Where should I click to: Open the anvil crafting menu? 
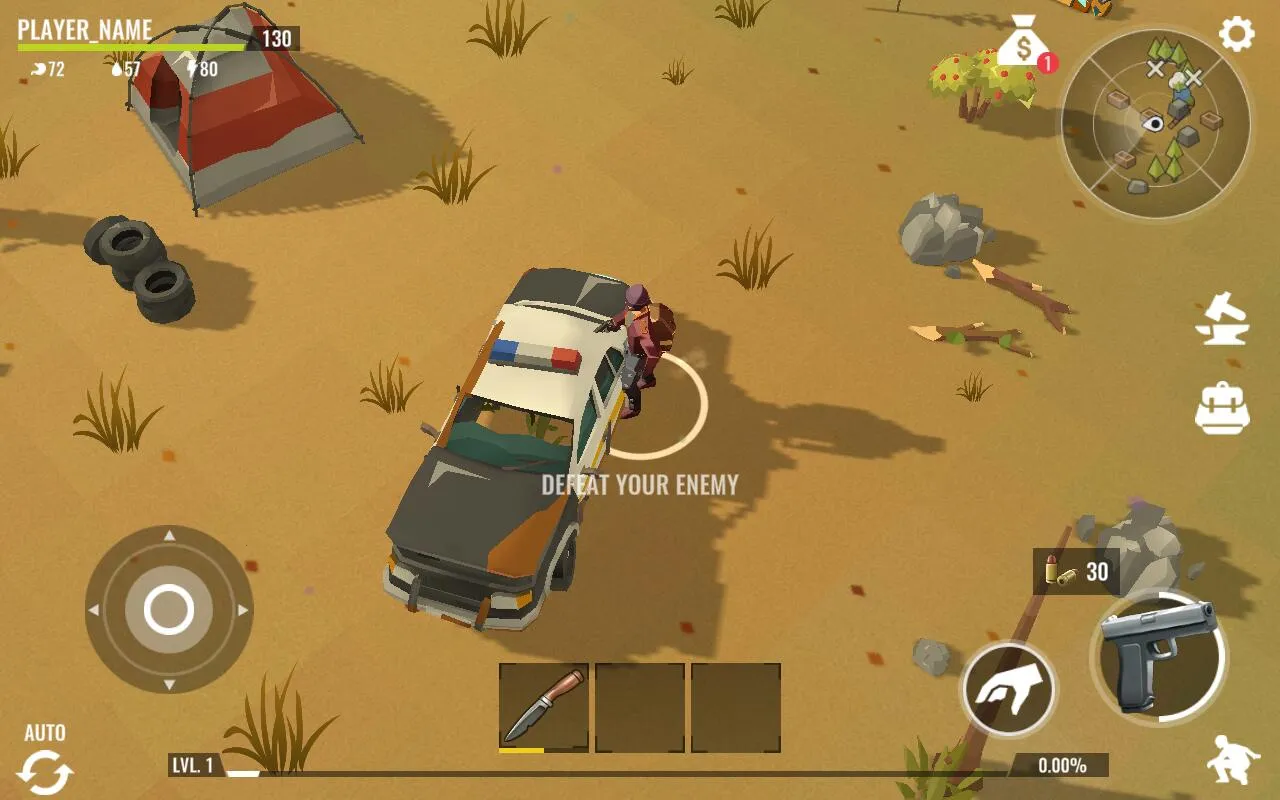pyautogui.click(x=1223, y=319)
